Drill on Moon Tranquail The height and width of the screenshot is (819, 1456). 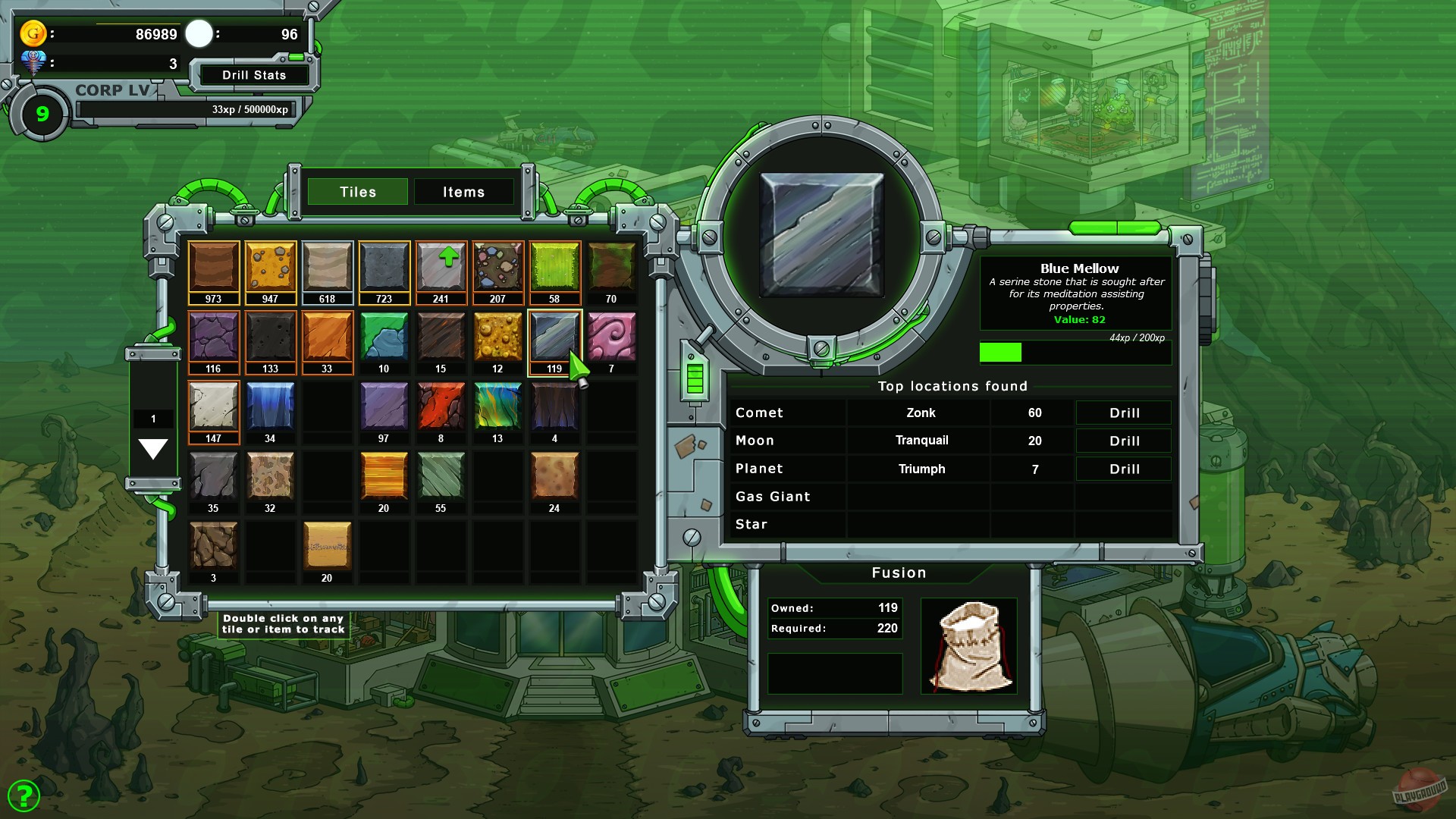[1122, 441]
